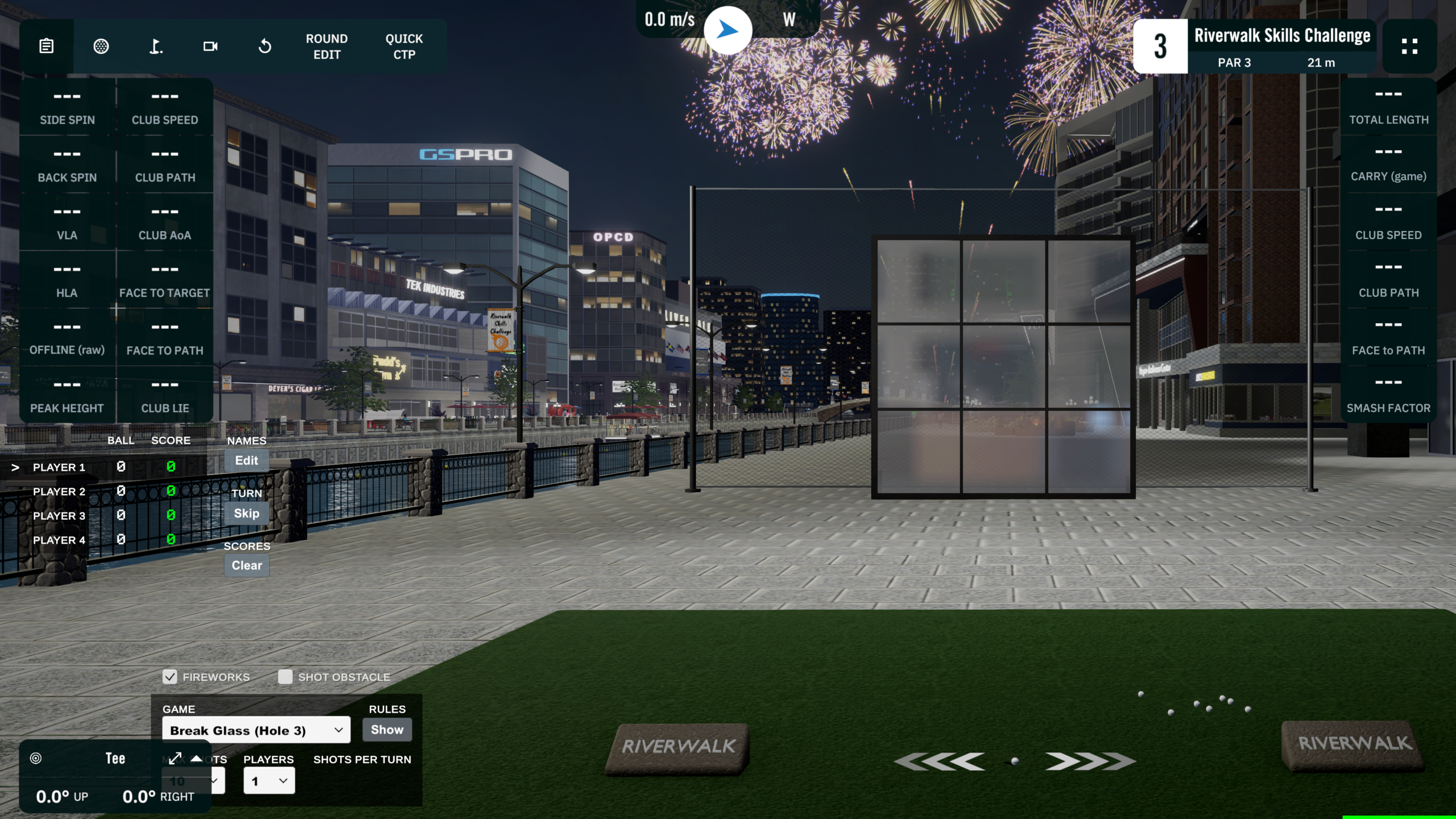The width and height of the screenshot is (1456, 819).
Task: Click the blue wind direction arrow
Action: pos(727,30)
